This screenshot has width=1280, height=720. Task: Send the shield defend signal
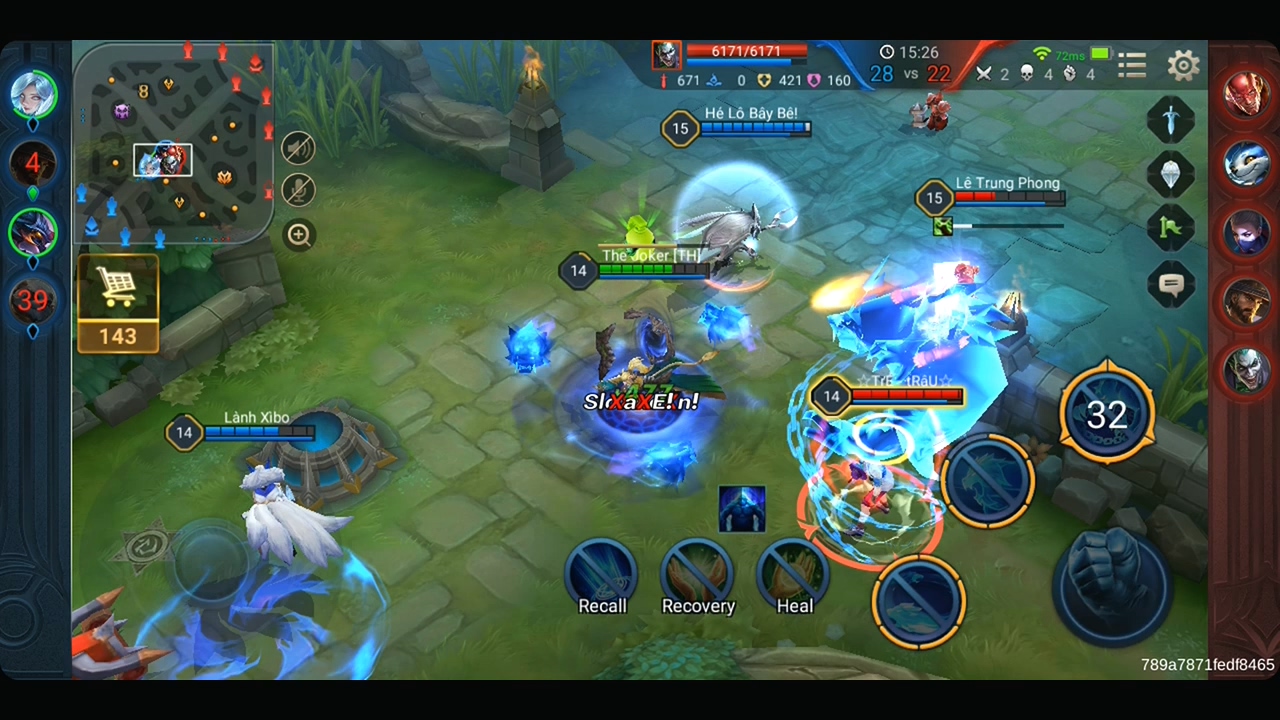(x=1171, y=174)
